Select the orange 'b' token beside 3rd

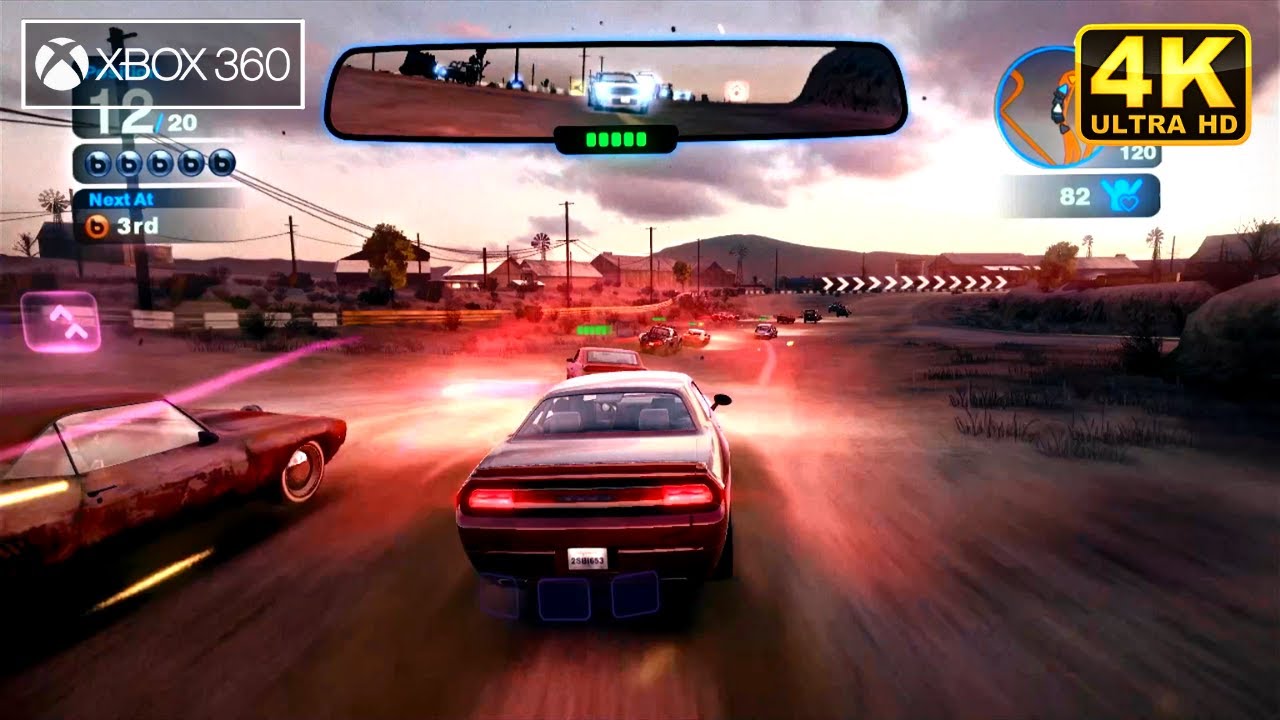pos(98,226)
